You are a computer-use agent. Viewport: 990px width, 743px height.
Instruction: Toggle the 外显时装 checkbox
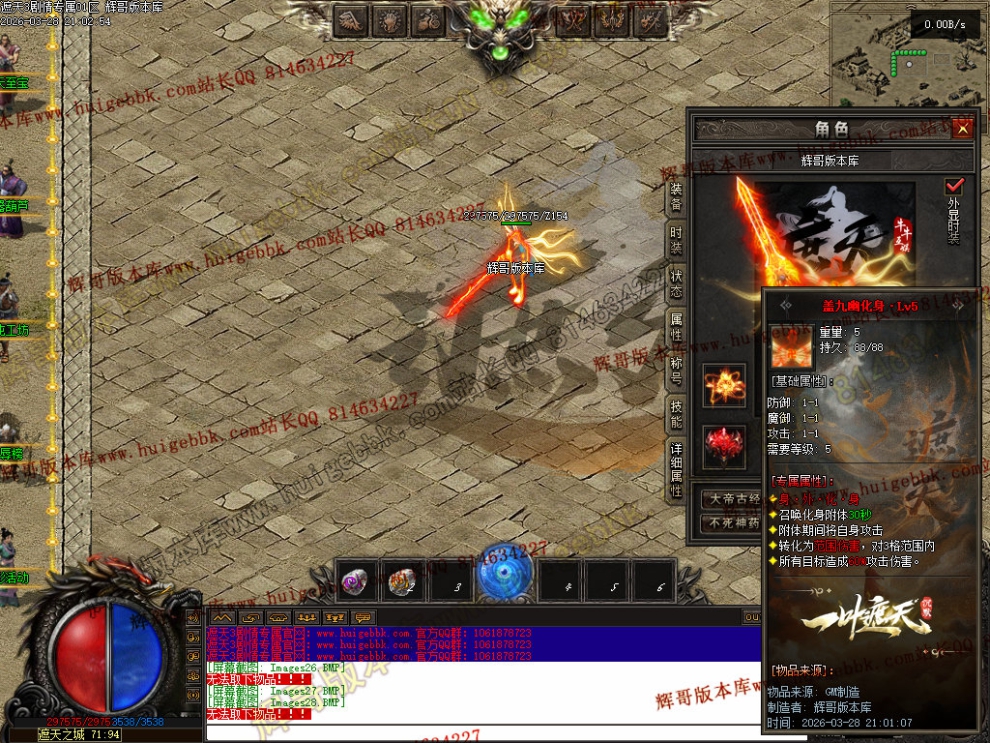point(954,186)
